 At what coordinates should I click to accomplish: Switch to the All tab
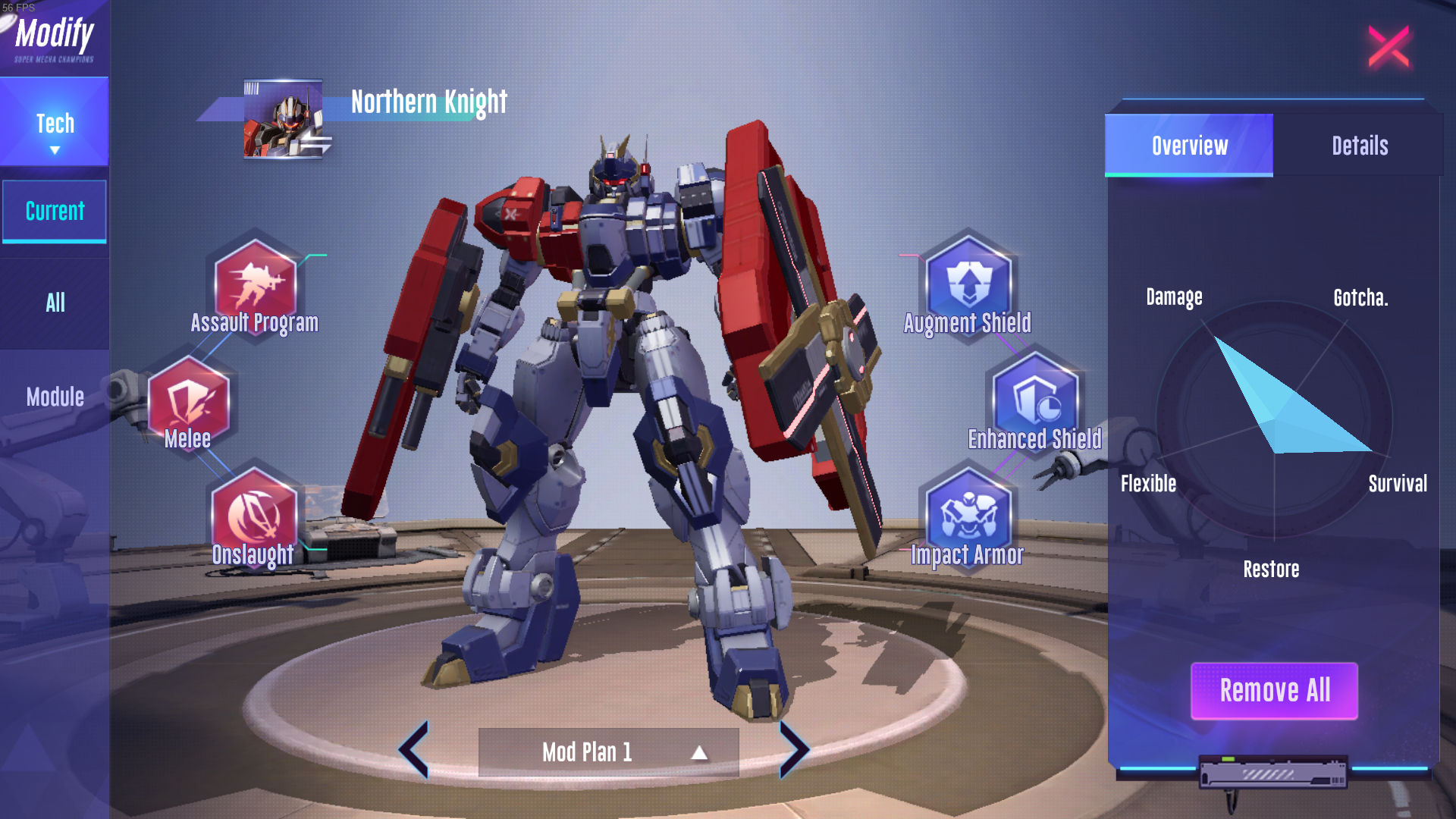coord(55,303)
